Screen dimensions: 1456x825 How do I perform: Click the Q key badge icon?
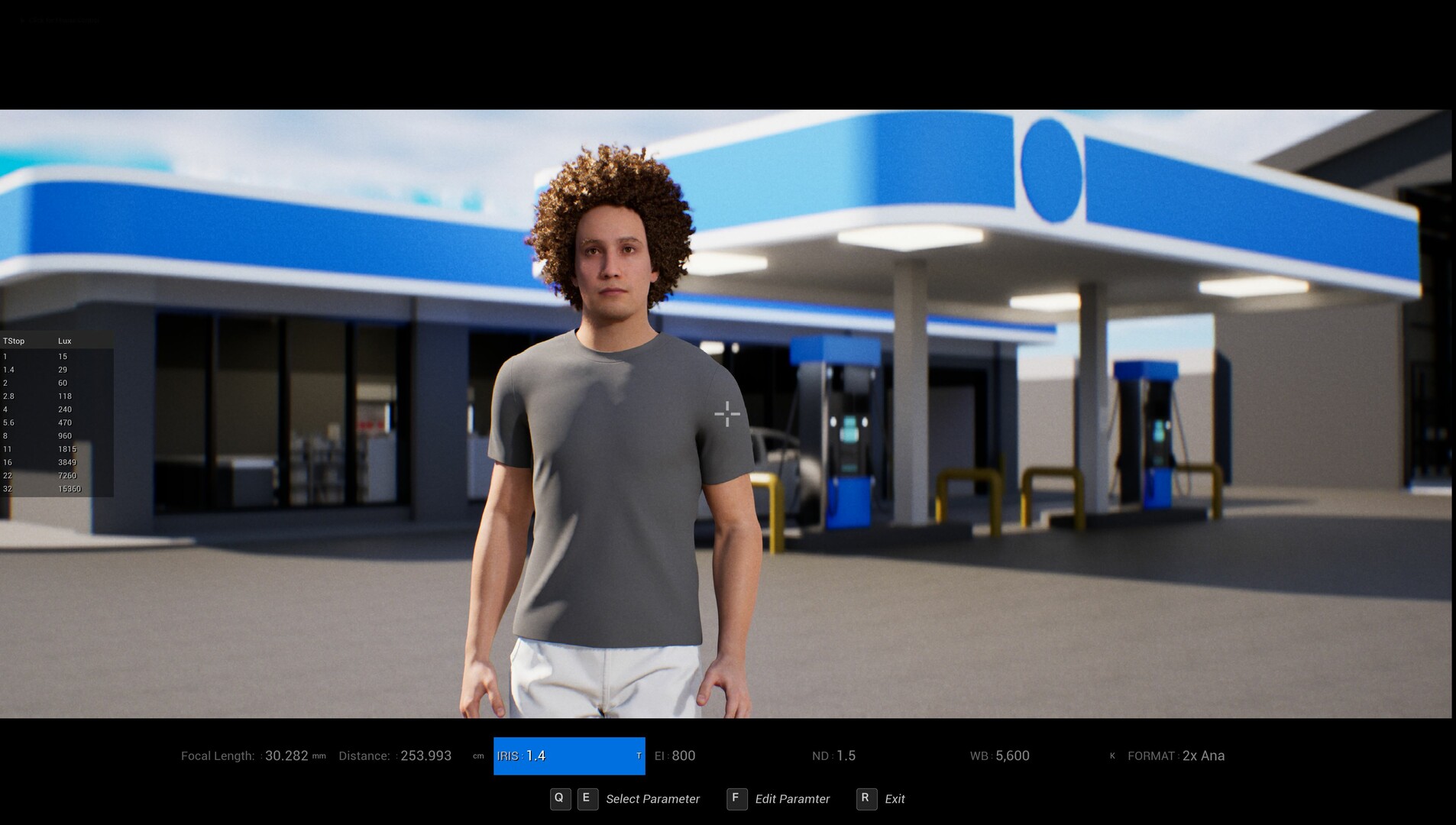pyautogui.click(x=561, y=798)
